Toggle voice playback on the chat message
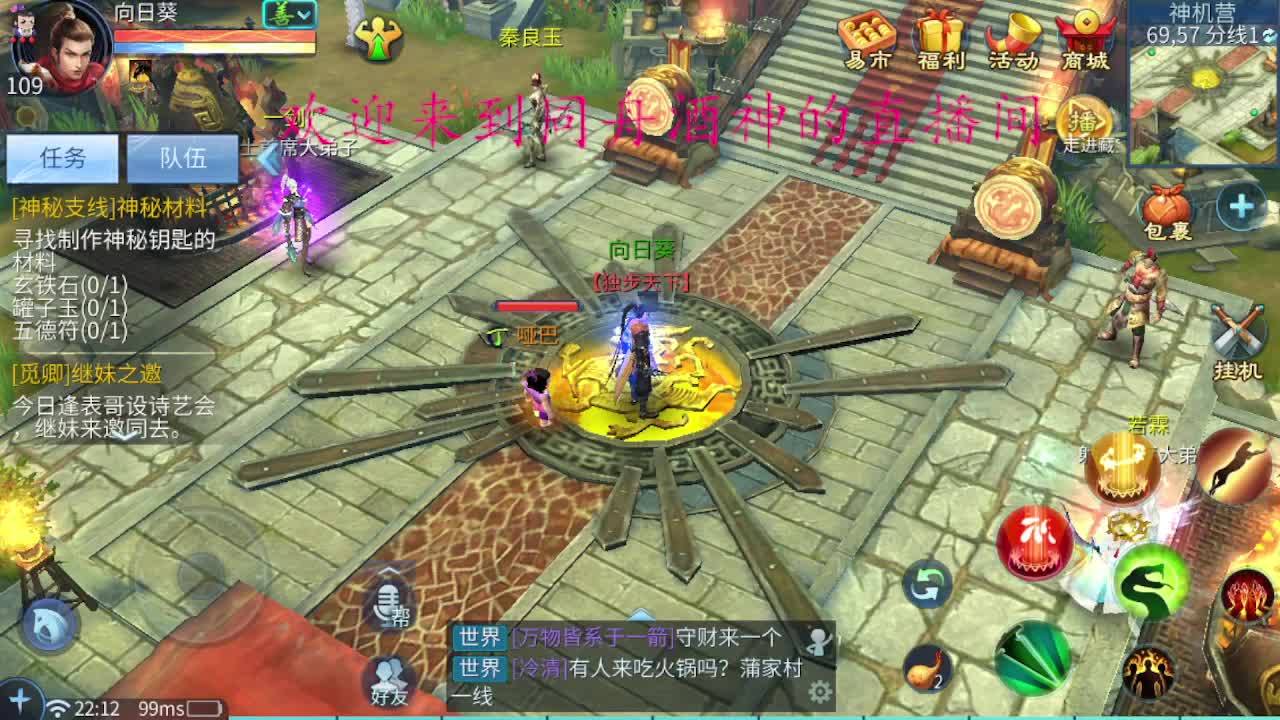1280x720 pixels. click(x=820, y=641)
